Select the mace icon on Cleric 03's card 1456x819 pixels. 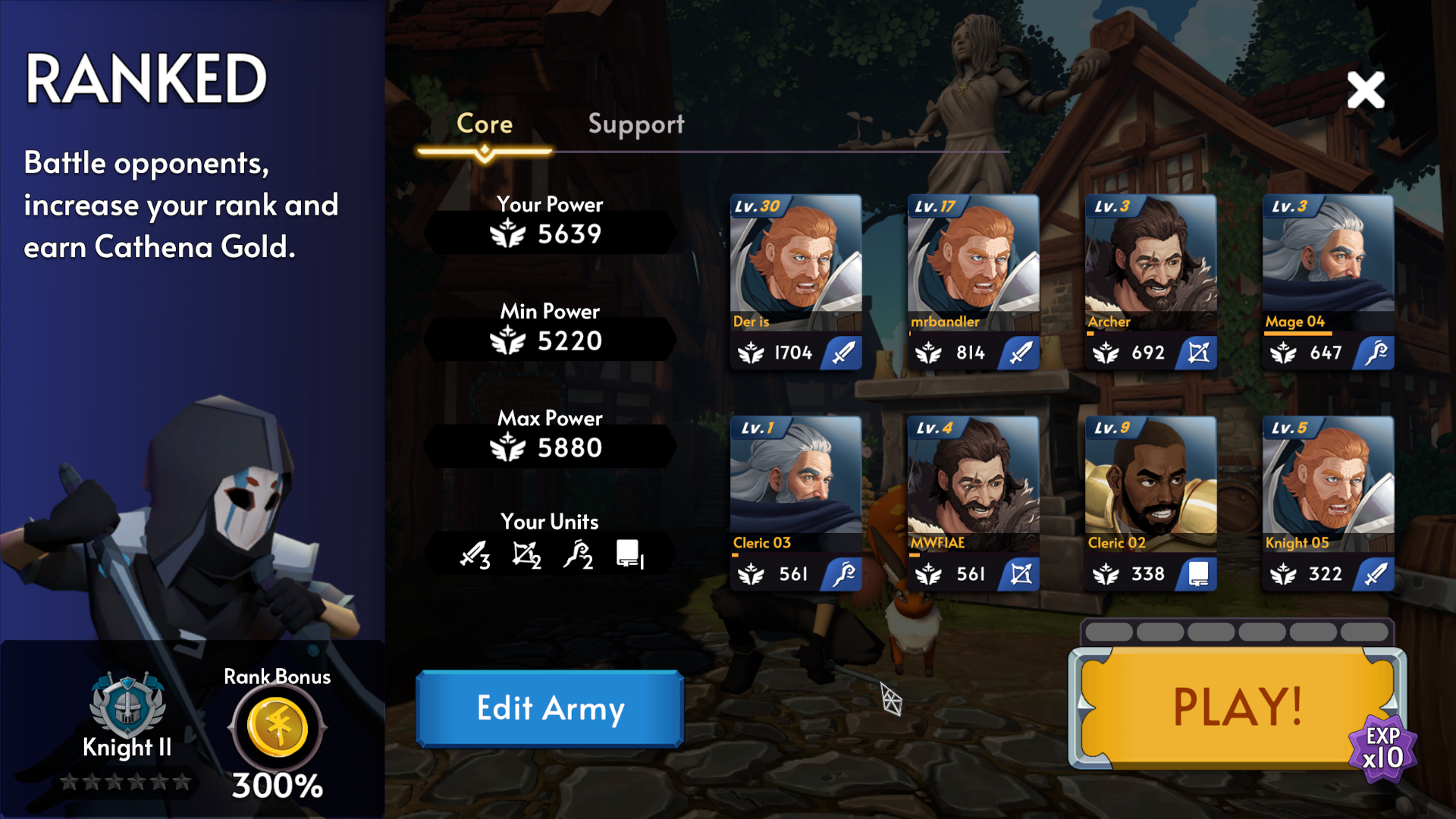[x=844, y=573]
